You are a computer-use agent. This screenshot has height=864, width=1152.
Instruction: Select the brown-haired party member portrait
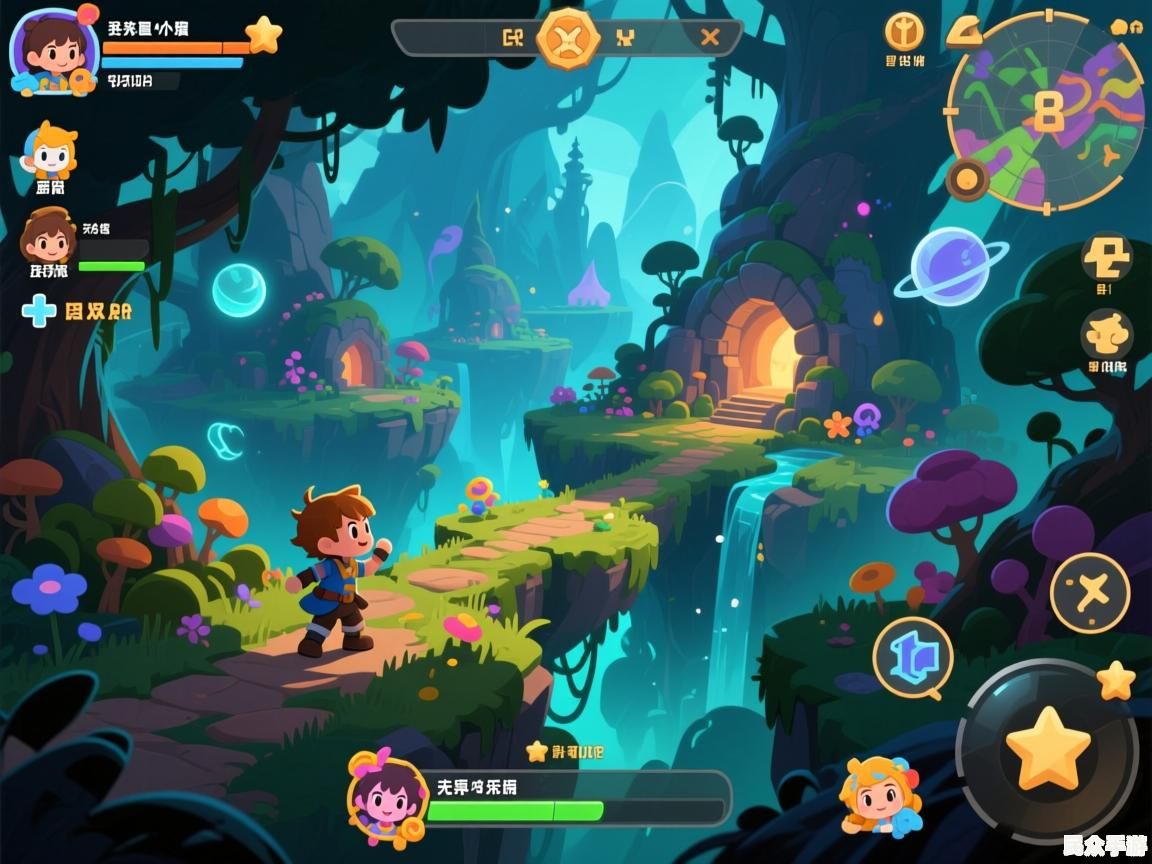click(48, 237)
